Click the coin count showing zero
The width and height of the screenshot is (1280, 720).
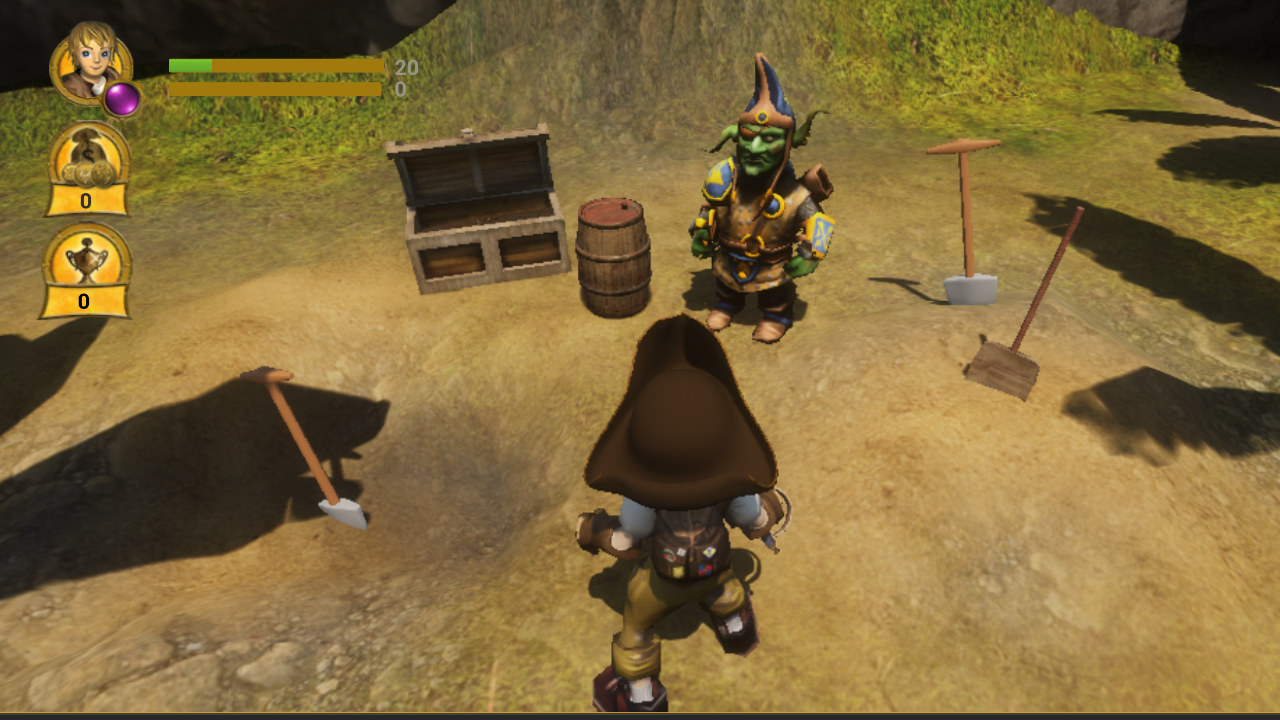tap(85, 200)
